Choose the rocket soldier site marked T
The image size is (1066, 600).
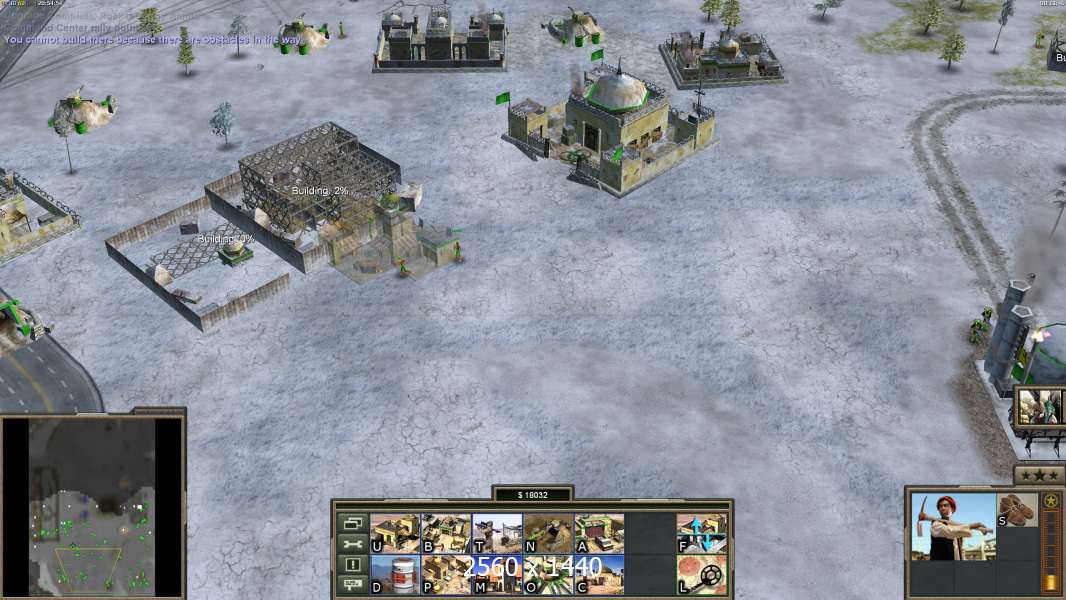497,534
